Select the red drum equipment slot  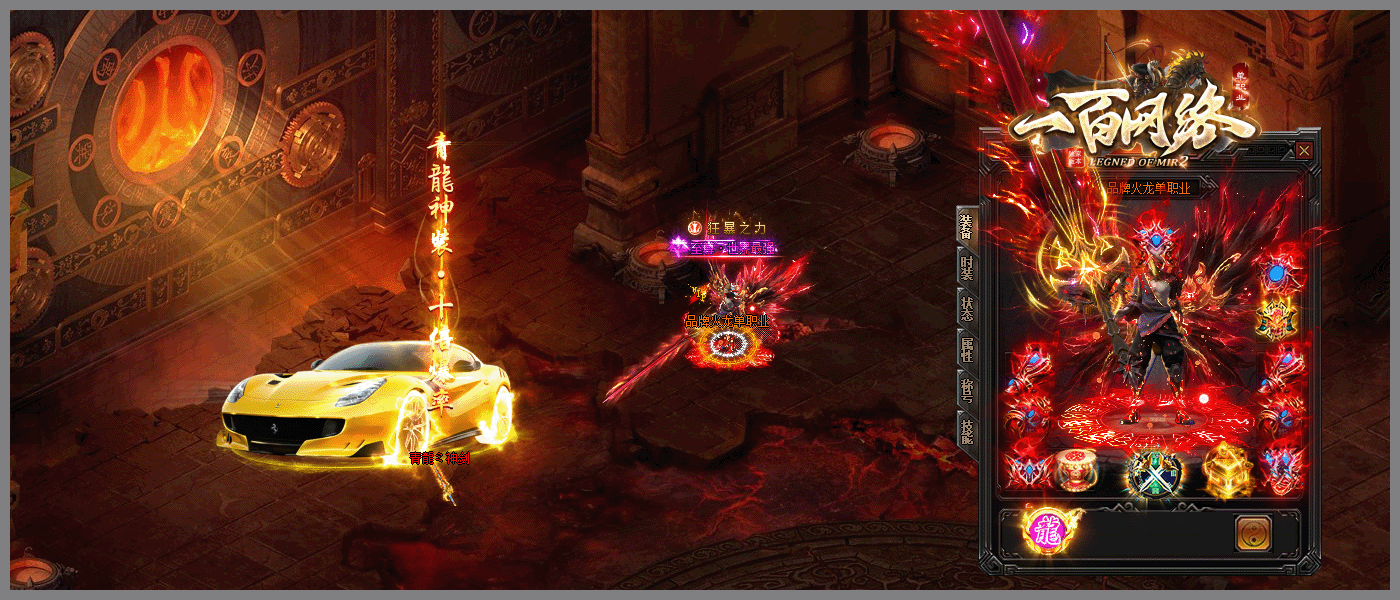tap(1076, 470)
